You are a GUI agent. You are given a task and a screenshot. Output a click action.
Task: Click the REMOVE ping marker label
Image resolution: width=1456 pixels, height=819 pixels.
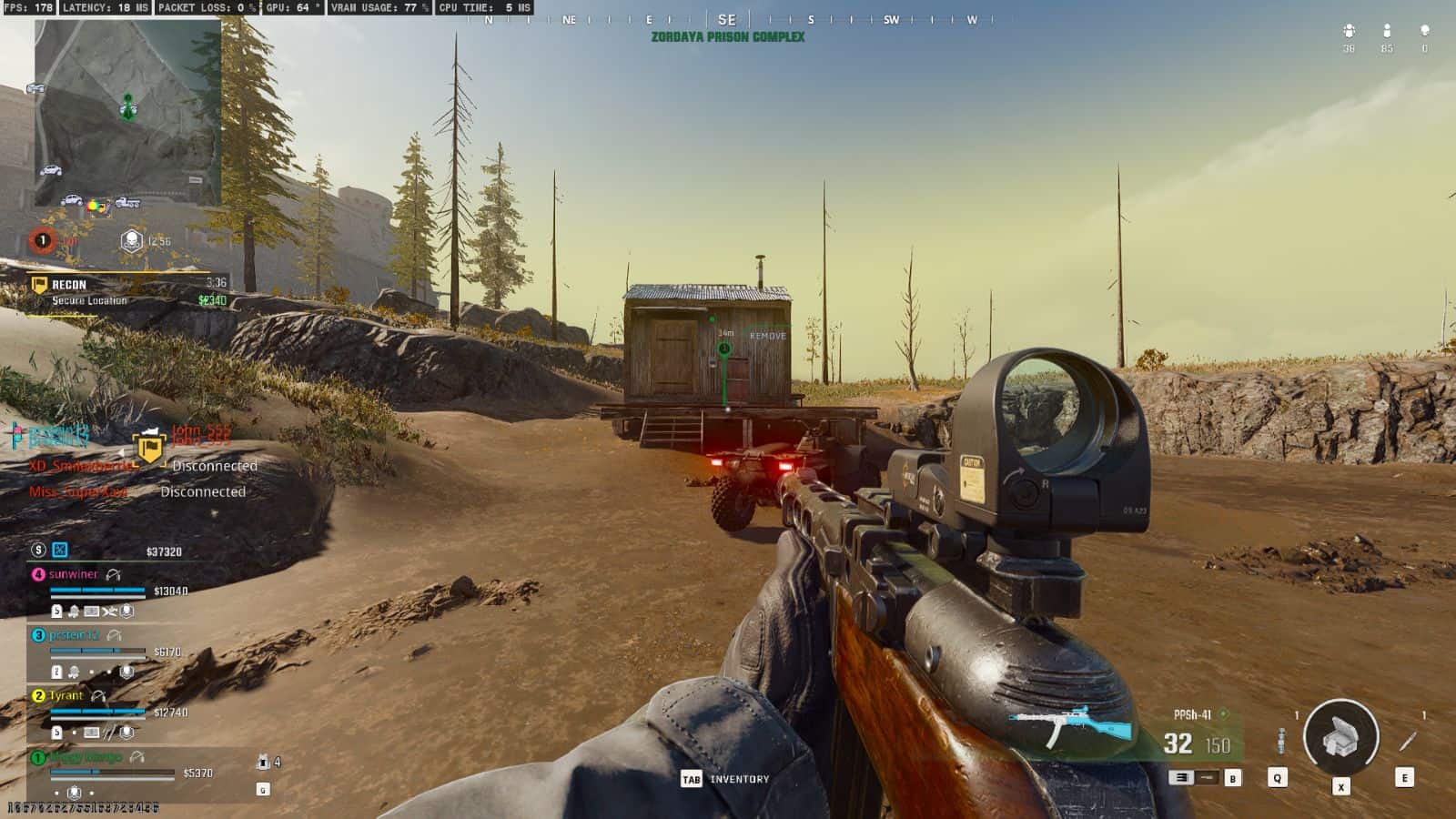767,336
